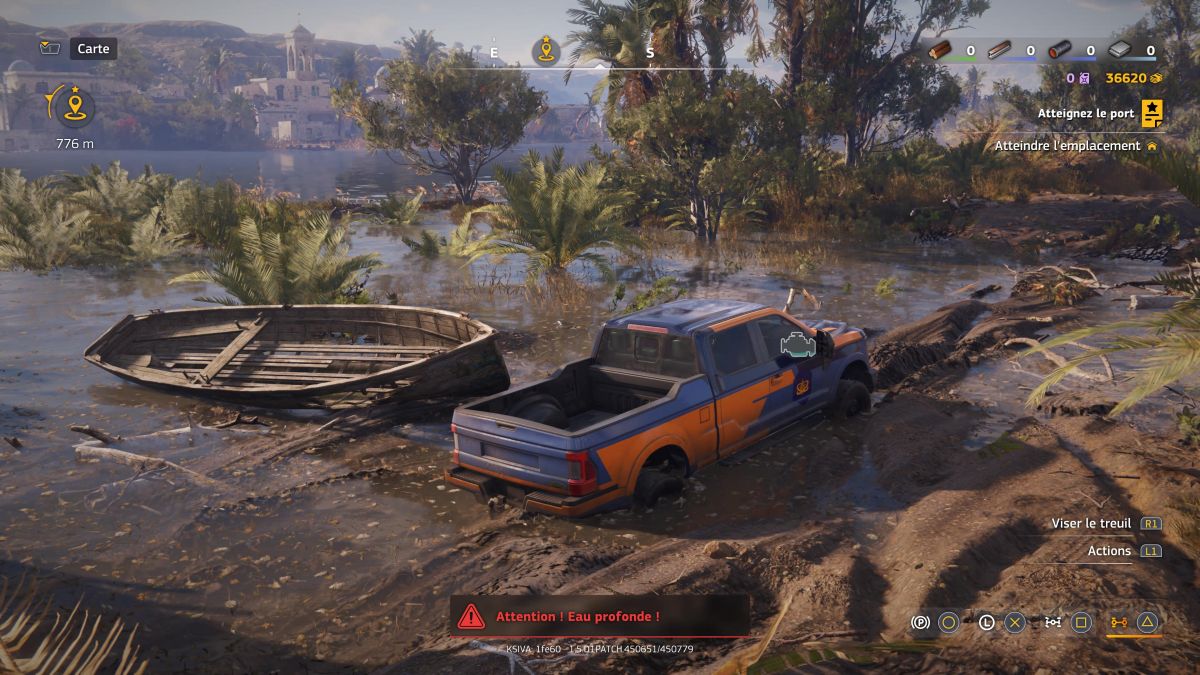Click the purple fuel canister icon

click(1085, 78)
